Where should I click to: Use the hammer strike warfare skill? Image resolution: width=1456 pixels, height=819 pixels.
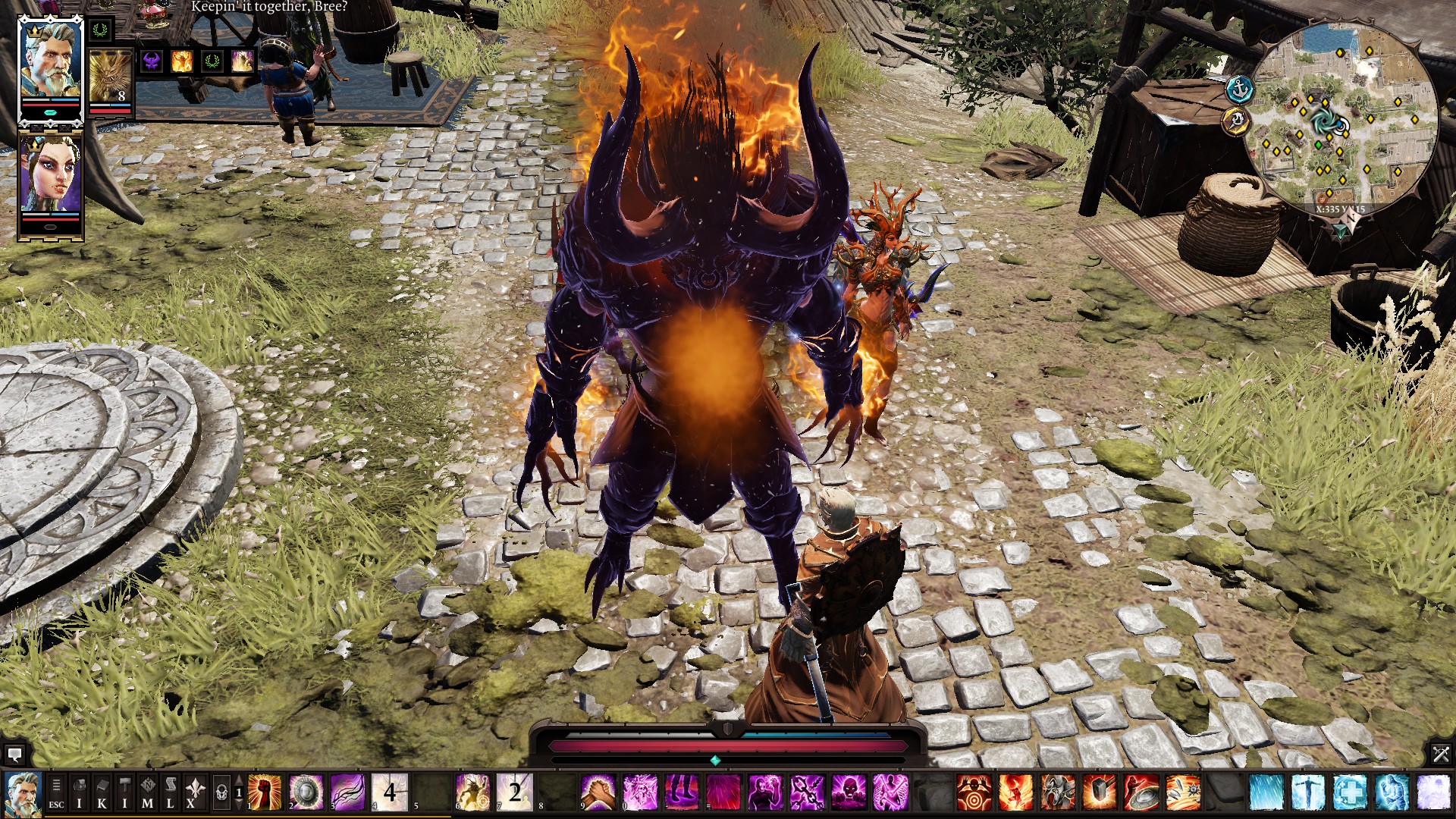pyautogui.click(x=1099, y=792)
